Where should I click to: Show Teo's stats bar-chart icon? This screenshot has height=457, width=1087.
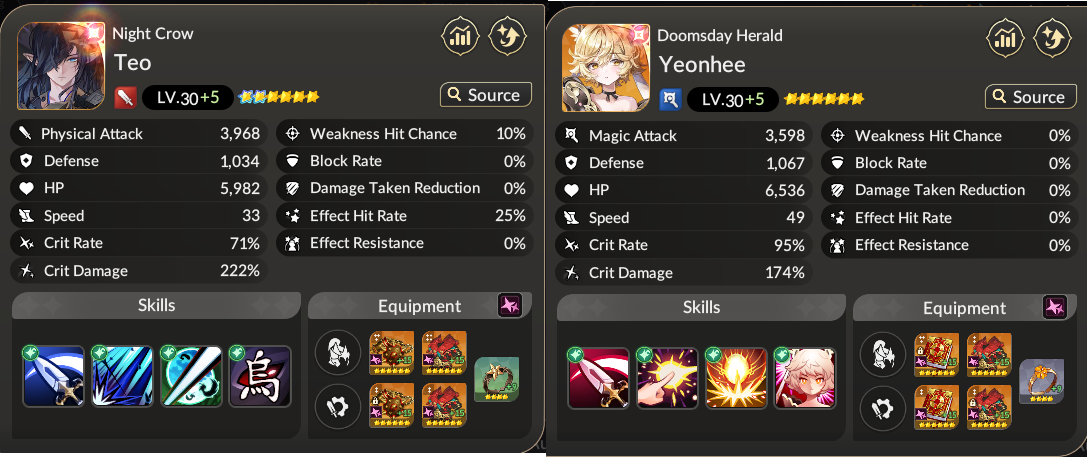tap(460, 38)
